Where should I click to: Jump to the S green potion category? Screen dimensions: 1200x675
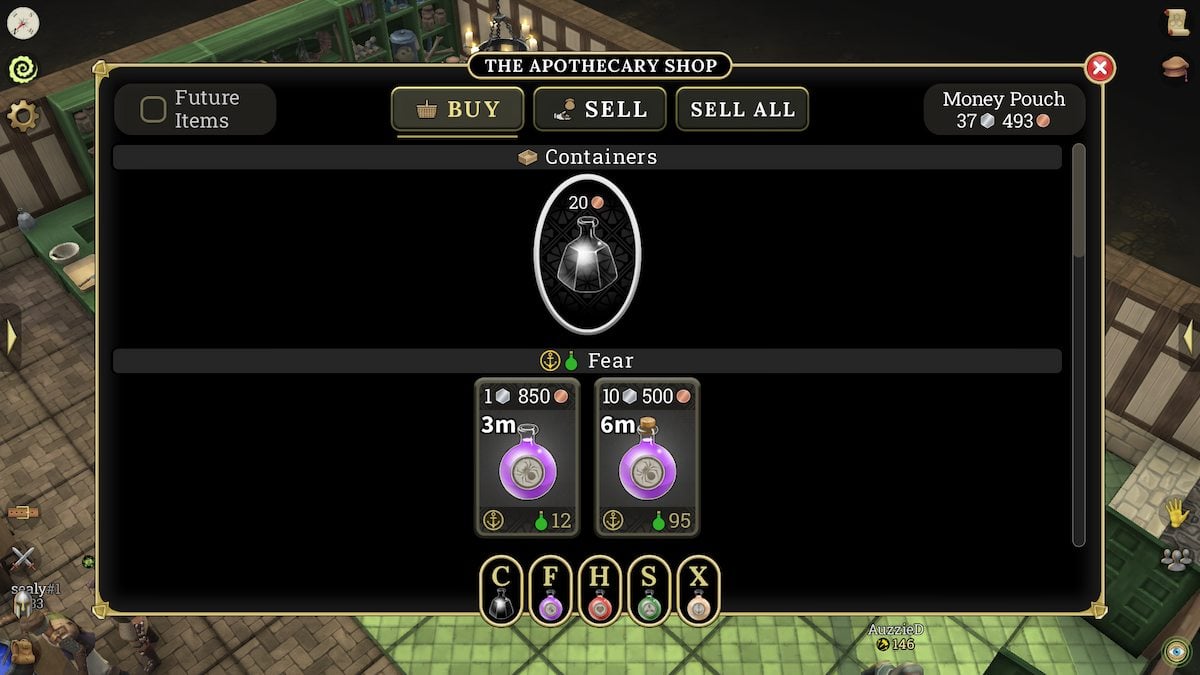tap(648, 590)
